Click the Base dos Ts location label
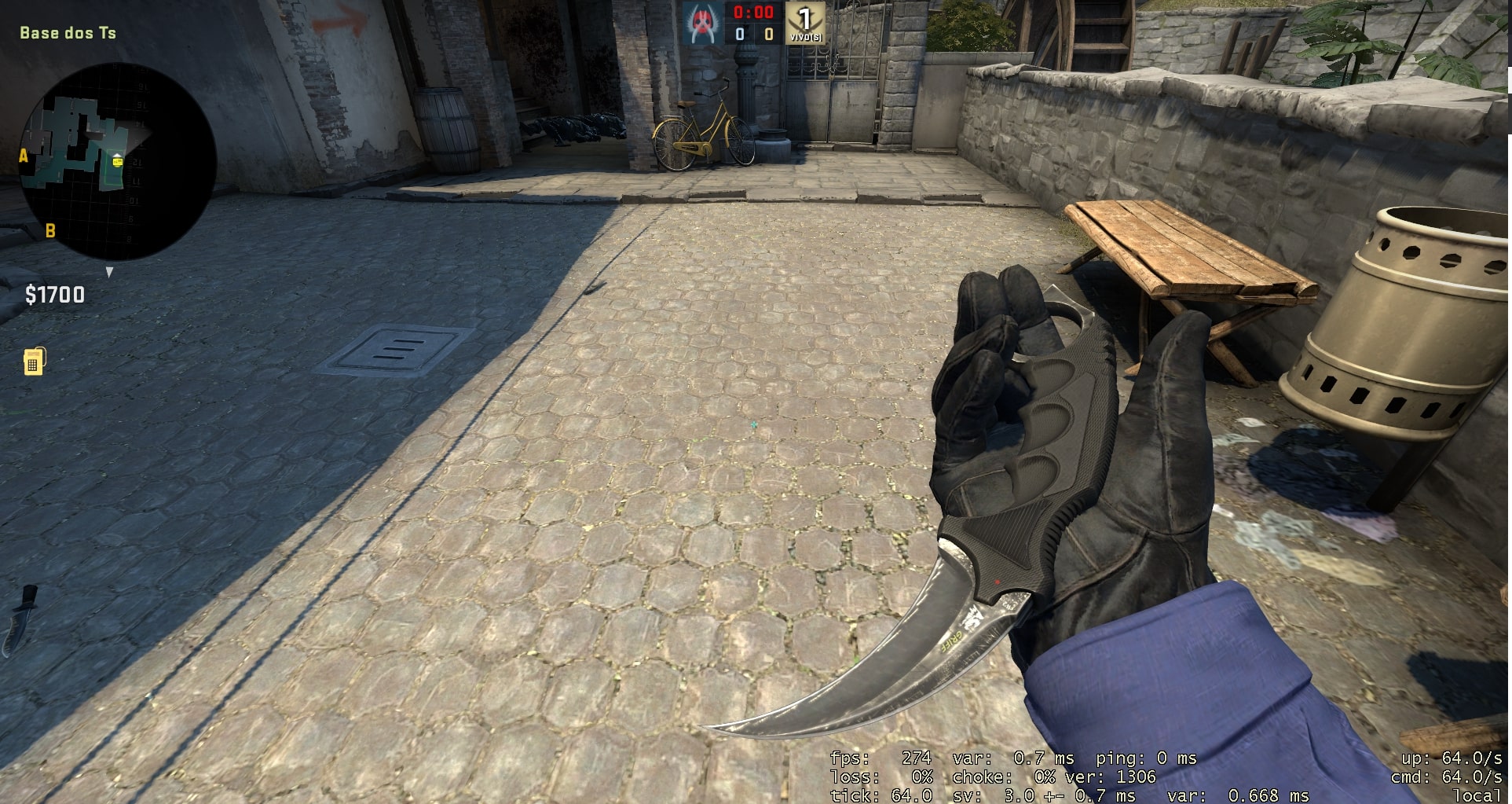The image size is (1512, 804). pyautogui.click(x=67, y=33)
